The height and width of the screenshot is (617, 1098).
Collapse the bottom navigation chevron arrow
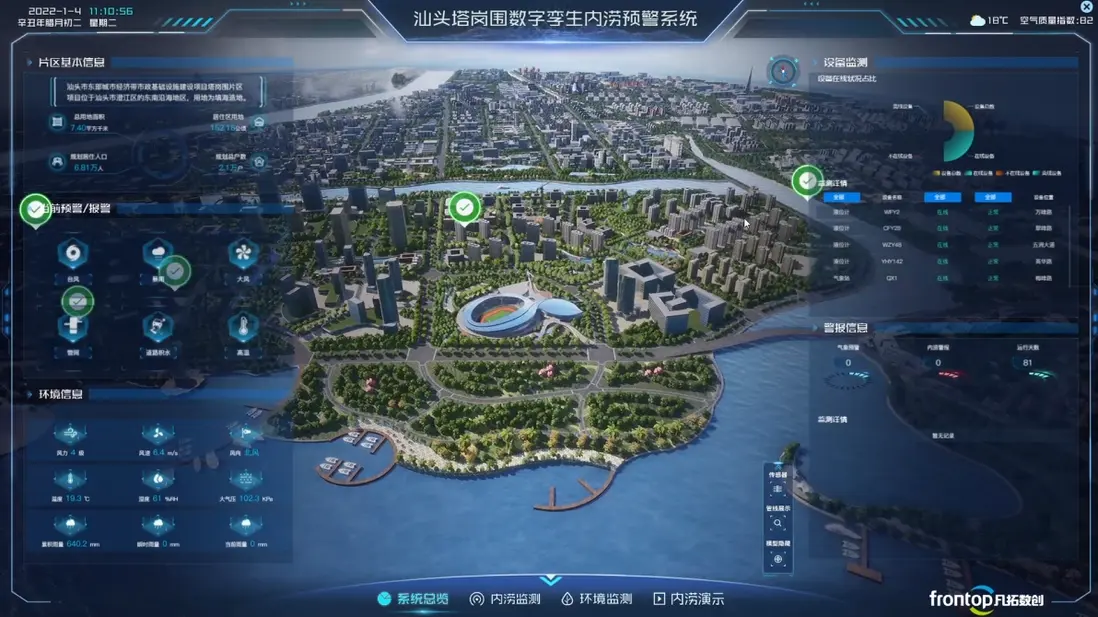(x=549, y=580)
